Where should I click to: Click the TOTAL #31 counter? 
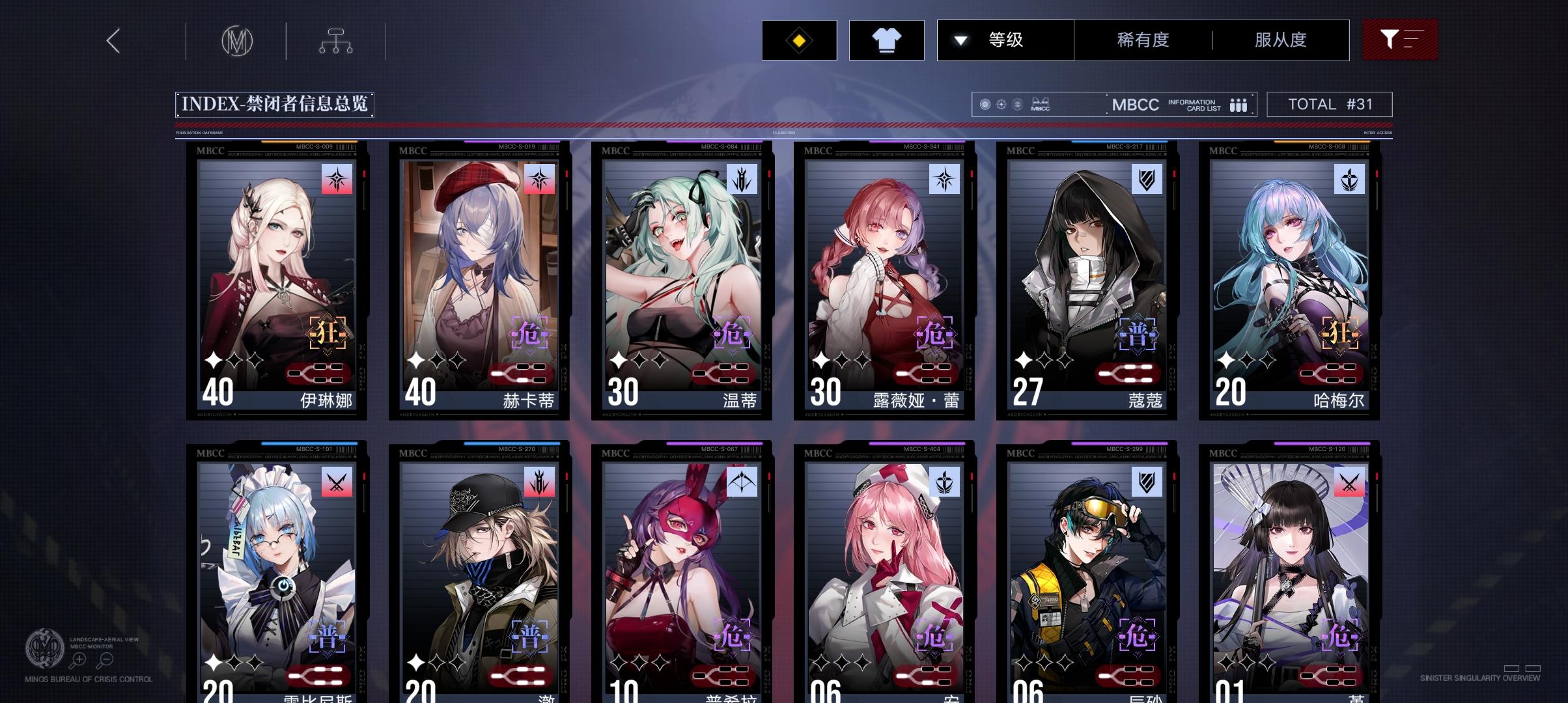tap(1328, 103)
